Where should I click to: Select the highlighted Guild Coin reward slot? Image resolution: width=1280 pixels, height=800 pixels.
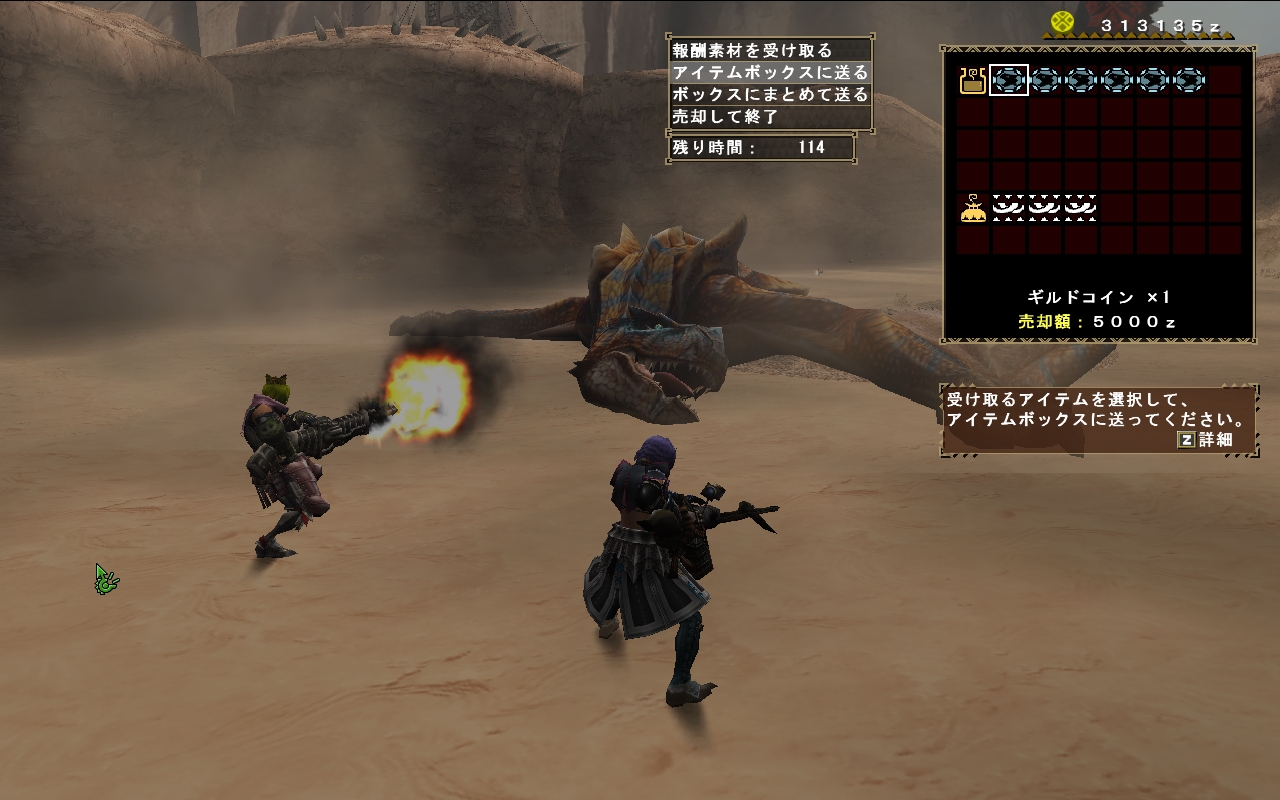pyautogui.click(x=1009, y=80)
